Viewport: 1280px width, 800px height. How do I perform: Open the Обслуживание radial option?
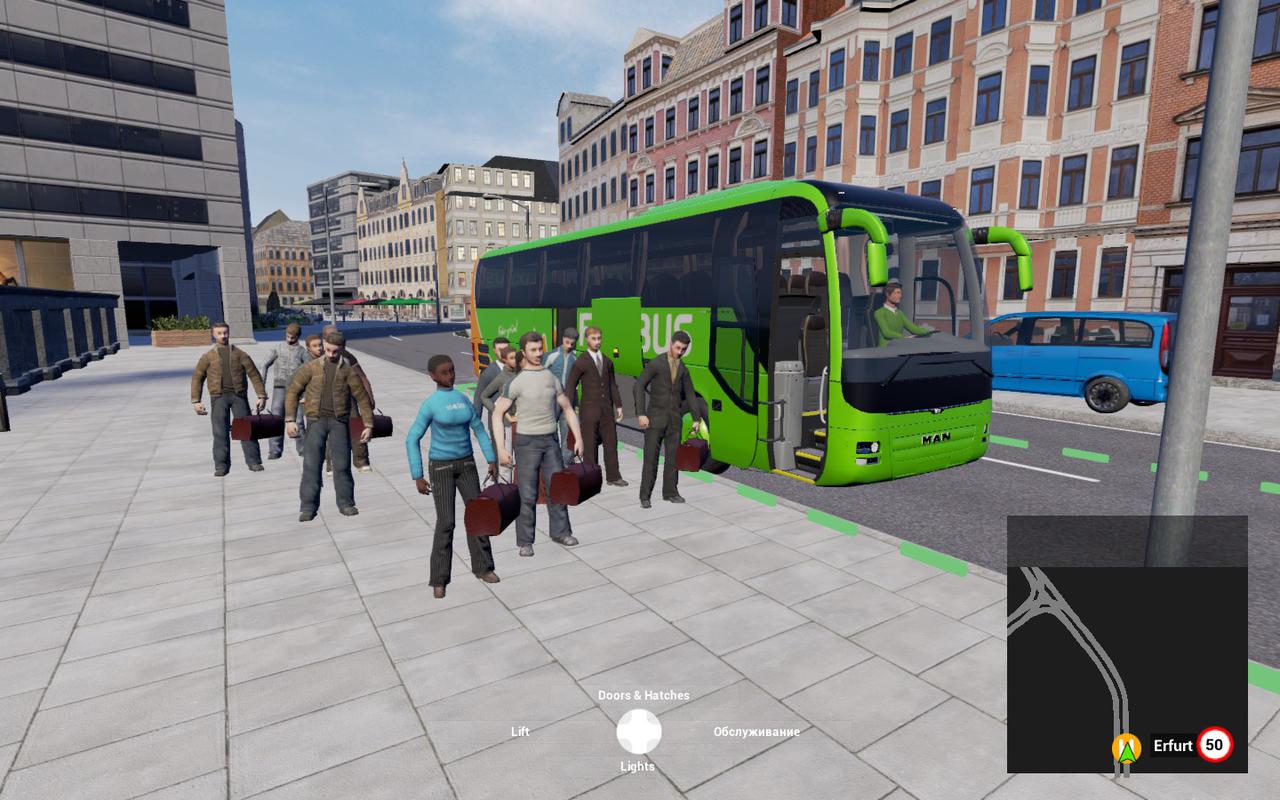click(x=756, y=732)
